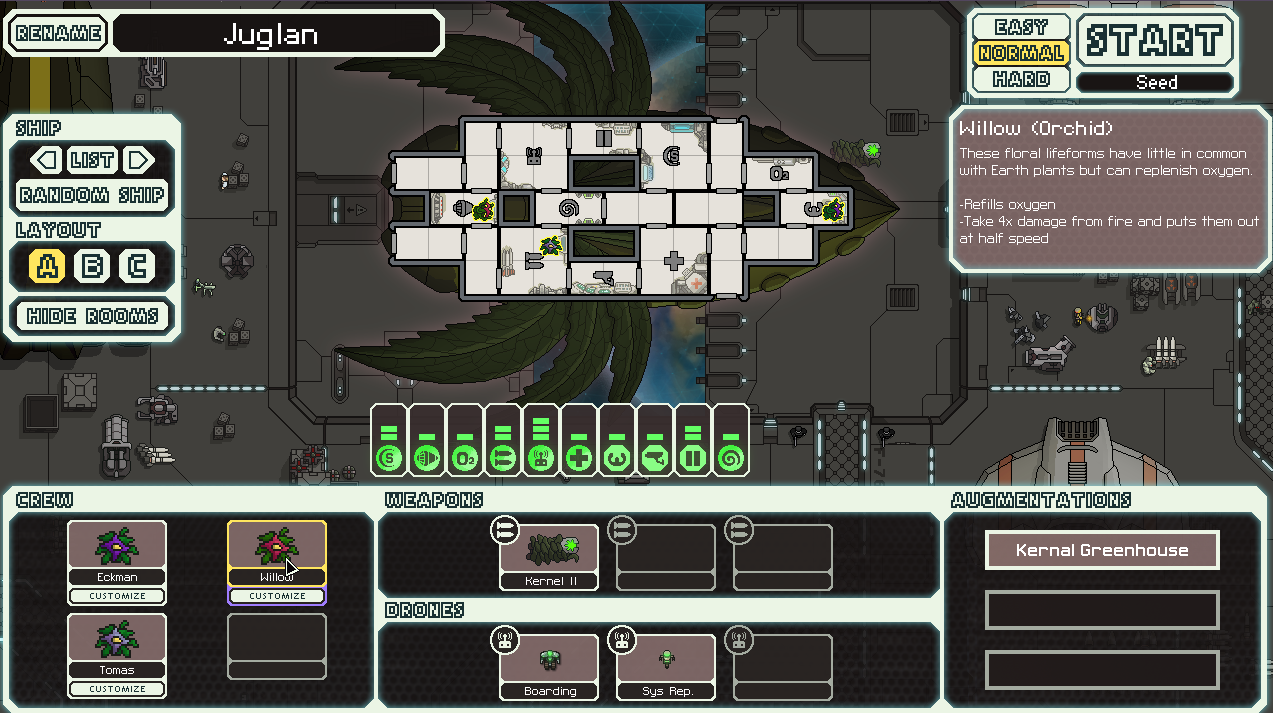Screen dimensions: 1273x713
Task: Select crew member Willow's portrait
Action: point(277,546)
